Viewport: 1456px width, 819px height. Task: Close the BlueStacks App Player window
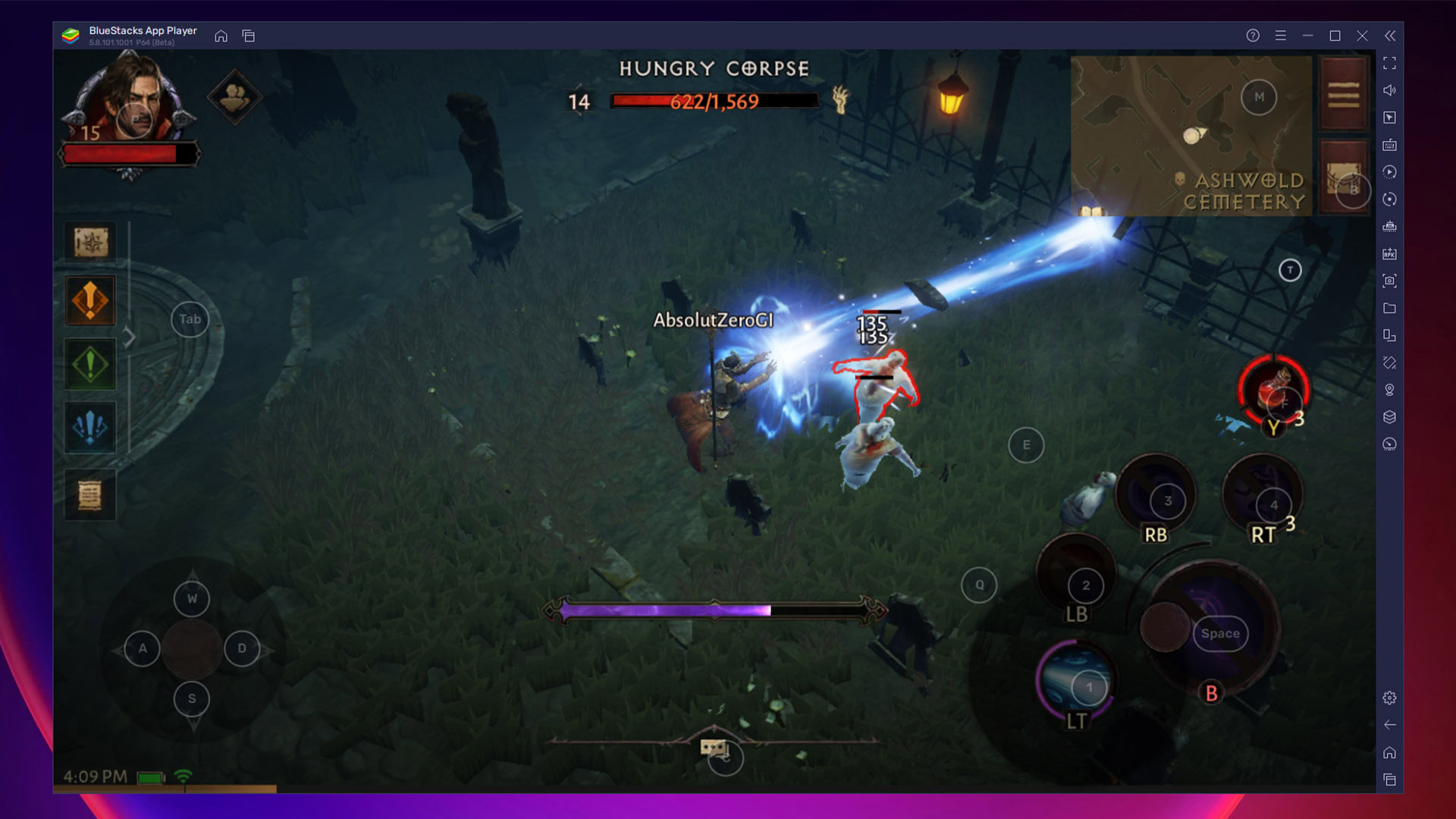pos(1362,36)
